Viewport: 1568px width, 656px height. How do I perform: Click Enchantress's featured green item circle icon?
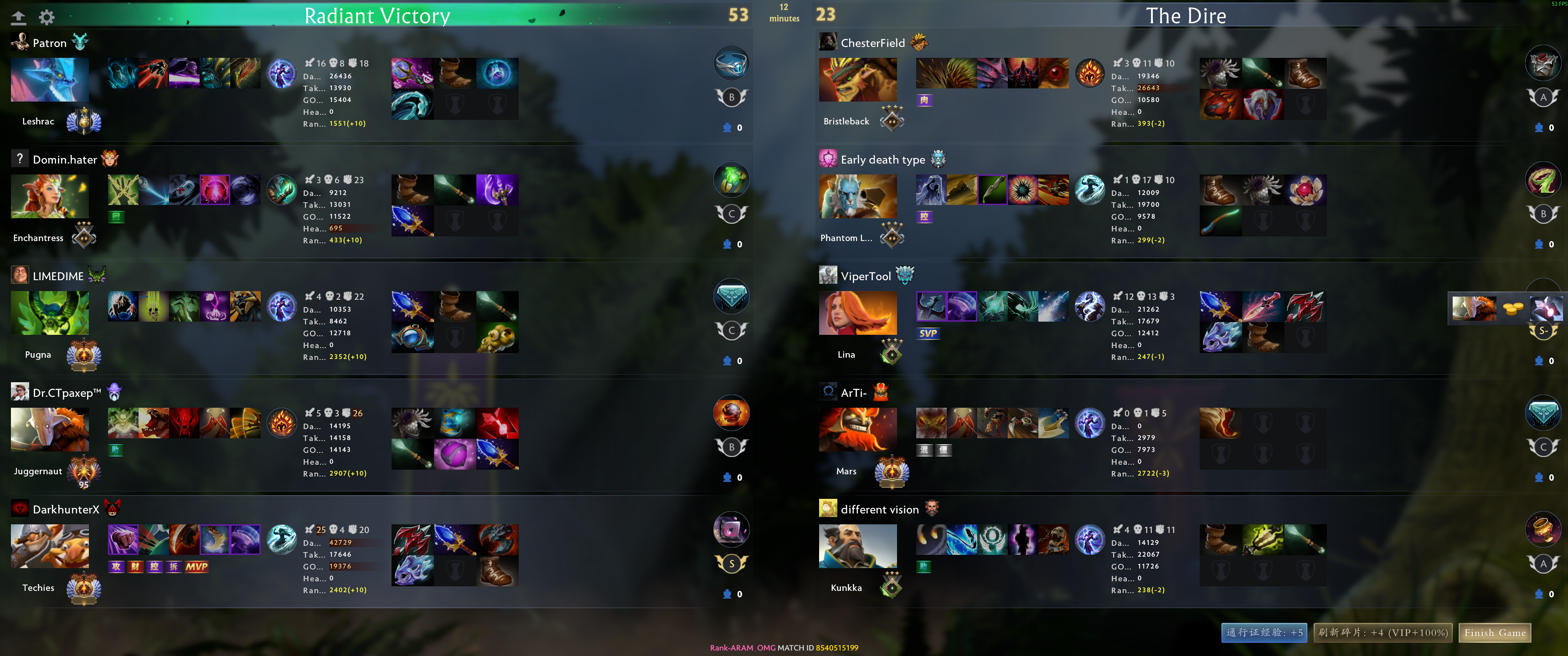pos(731,179)
